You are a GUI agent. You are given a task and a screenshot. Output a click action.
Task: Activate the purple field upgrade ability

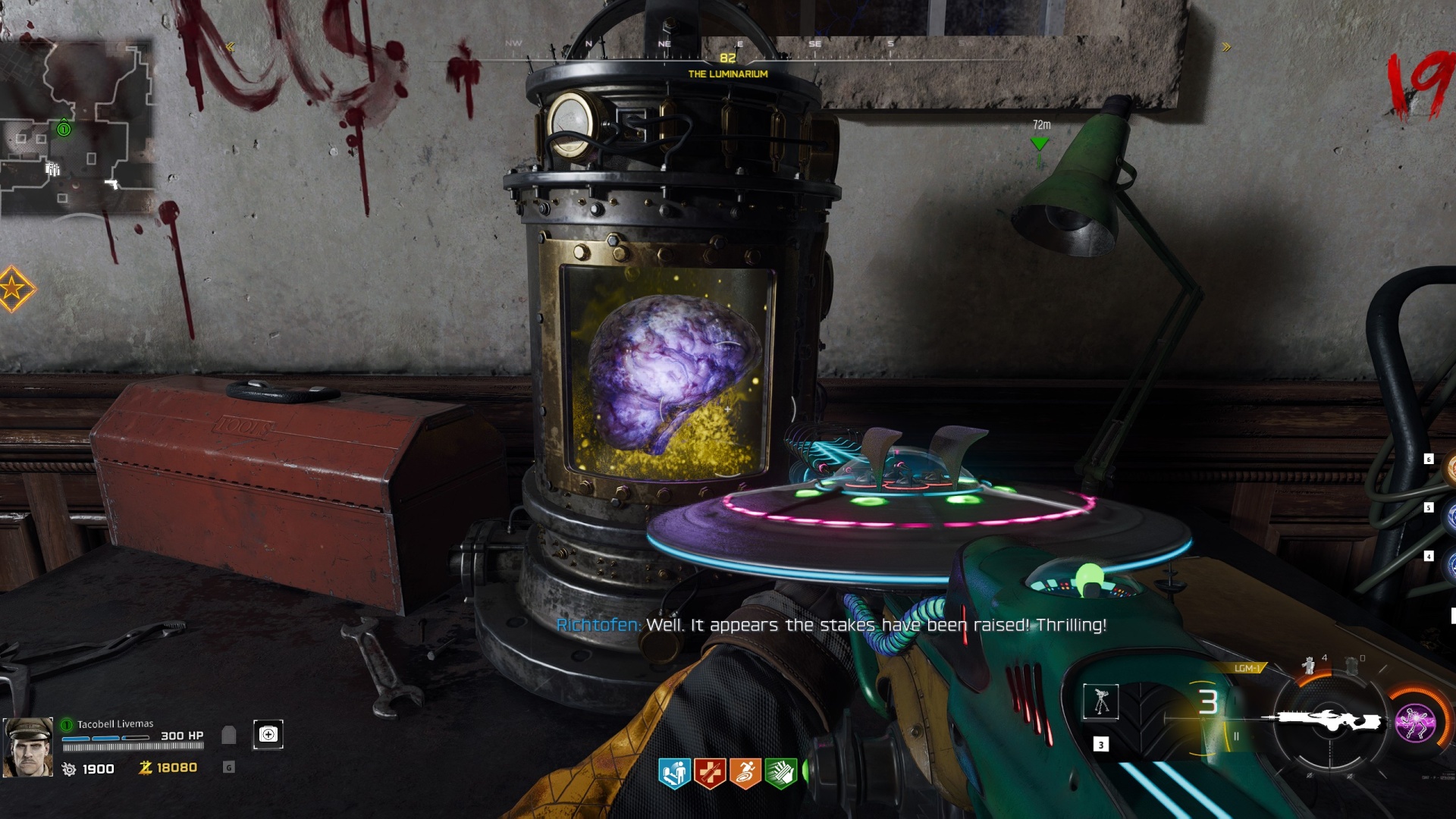(x=1415, y=722)
